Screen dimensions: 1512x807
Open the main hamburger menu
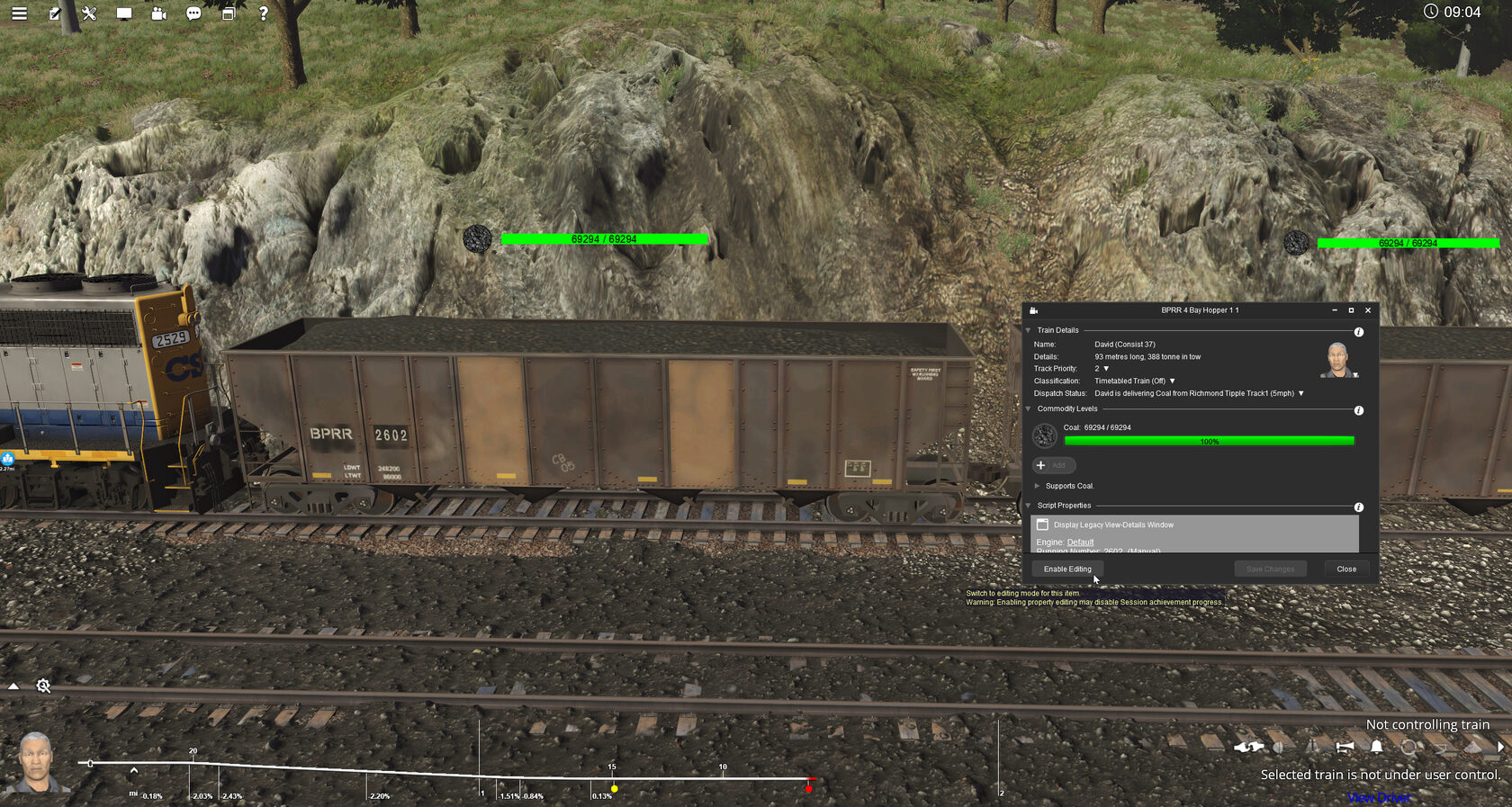point(18,13)
